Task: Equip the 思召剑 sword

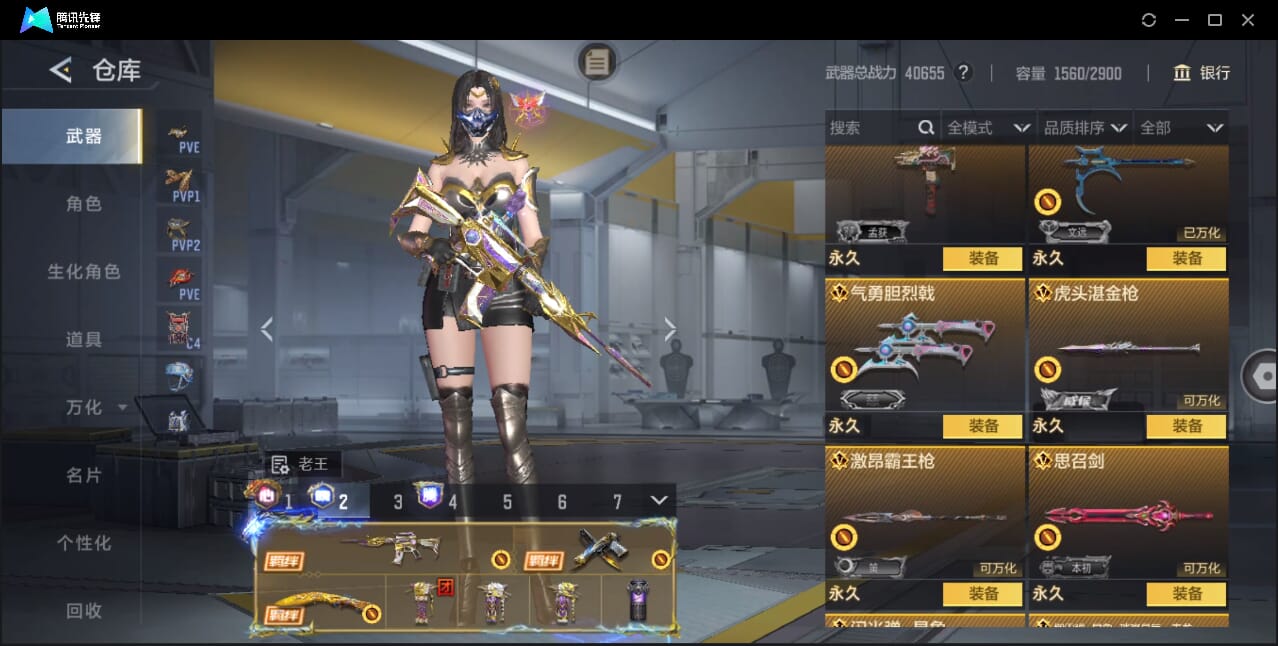Action: [x=1187, y=594]
